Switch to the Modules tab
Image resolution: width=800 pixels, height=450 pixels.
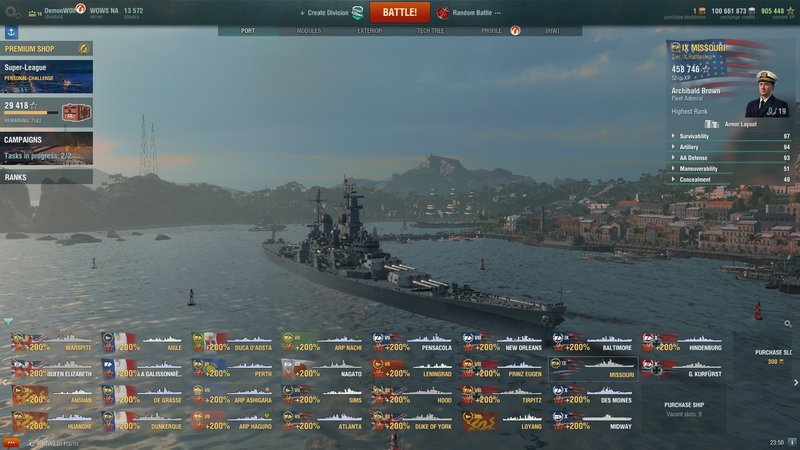click(308, 31)
